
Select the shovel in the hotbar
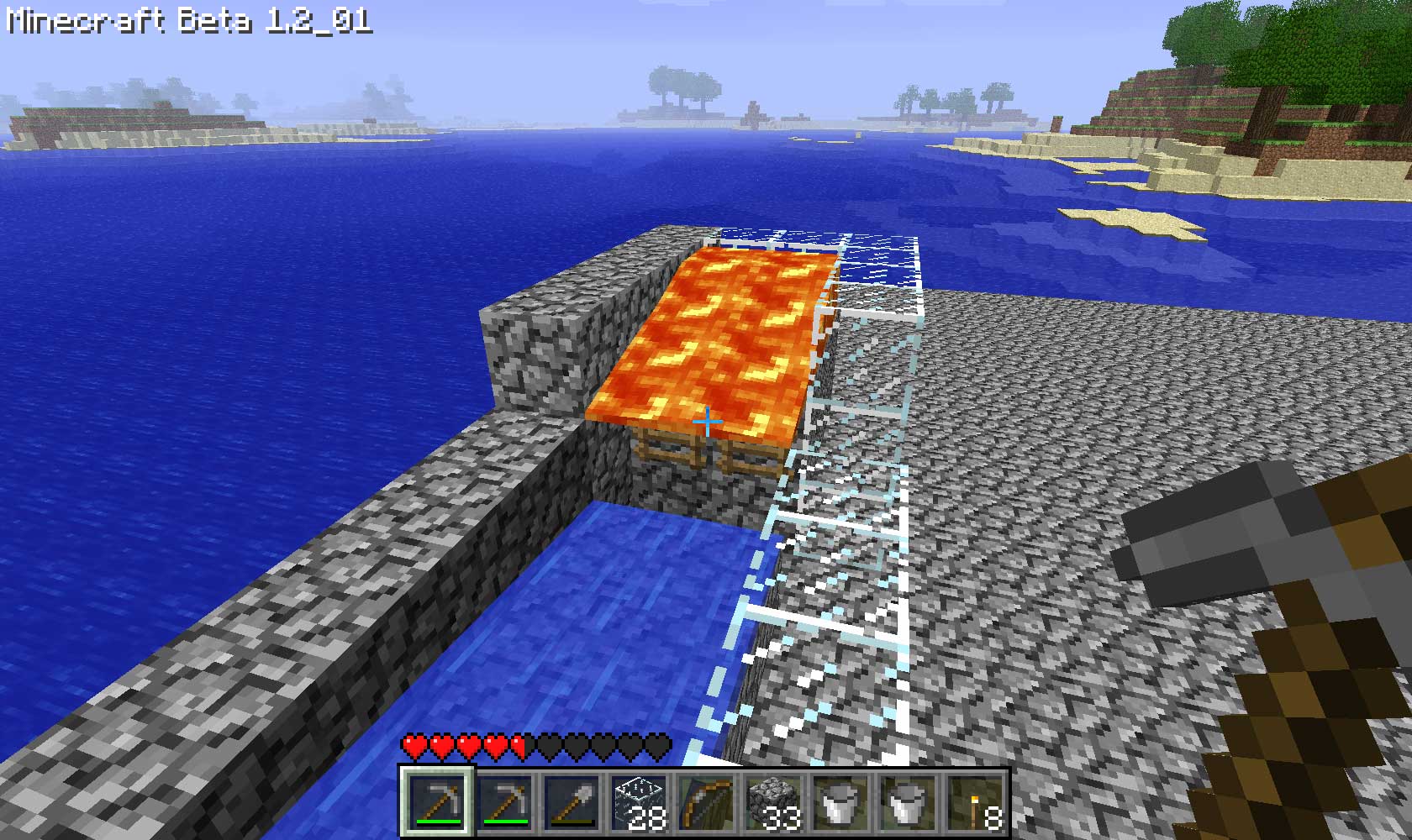[572, 802]
